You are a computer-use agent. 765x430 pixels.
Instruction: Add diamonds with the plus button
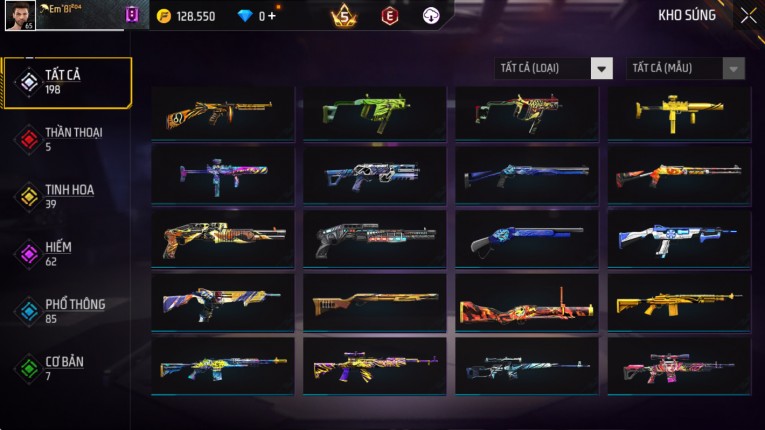click(273, 16)
